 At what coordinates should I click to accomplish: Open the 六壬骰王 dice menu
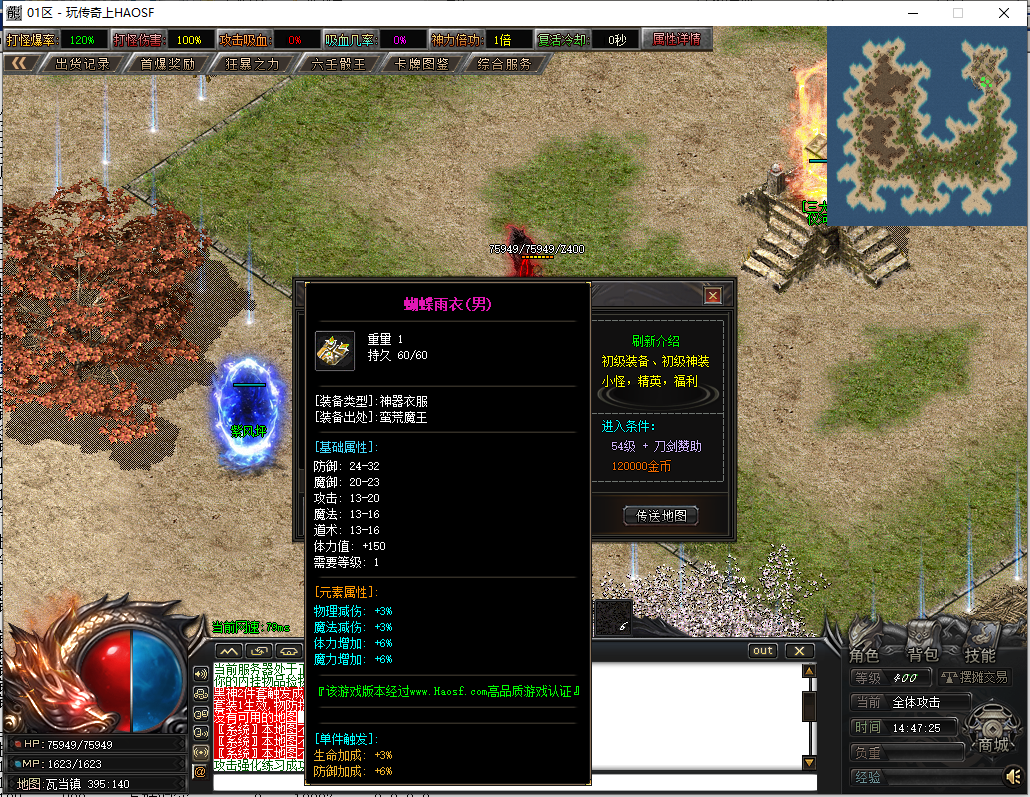click(x=338, y=64)
